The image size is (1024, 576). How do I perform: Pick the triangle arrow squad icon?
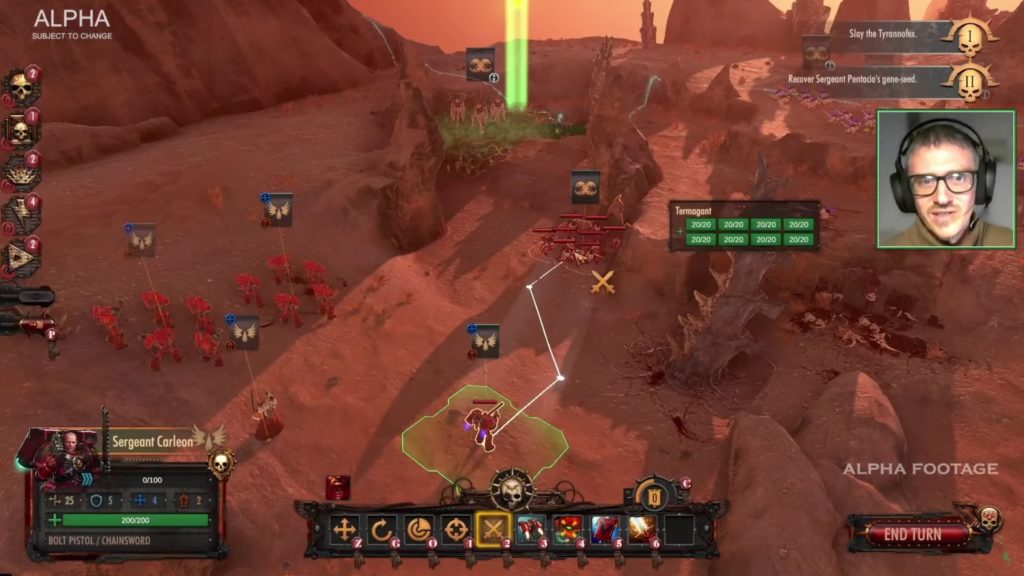[20, 256]
